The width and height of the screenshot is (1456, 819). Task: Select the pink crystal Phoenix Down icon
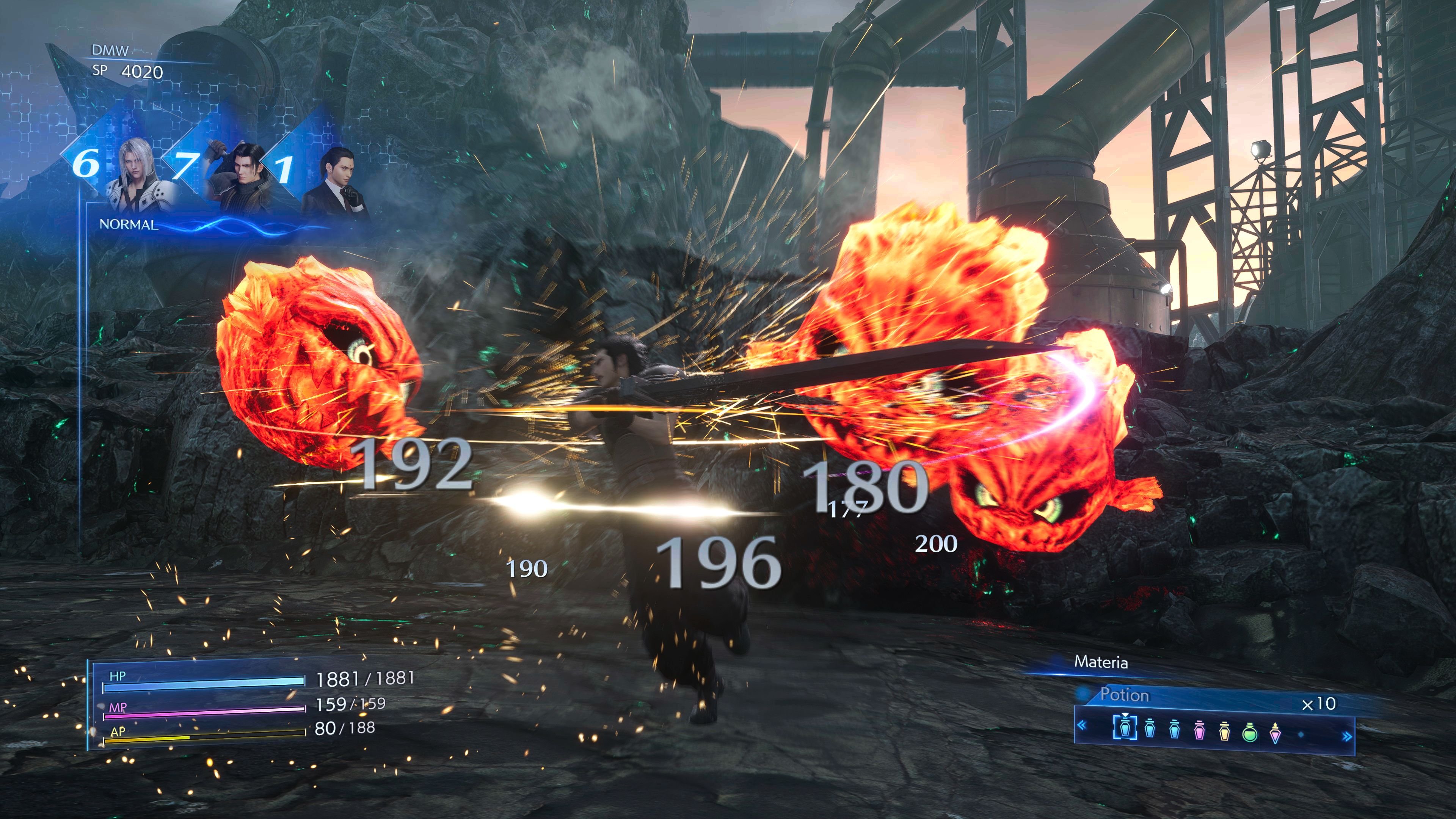coord(1275,734)
